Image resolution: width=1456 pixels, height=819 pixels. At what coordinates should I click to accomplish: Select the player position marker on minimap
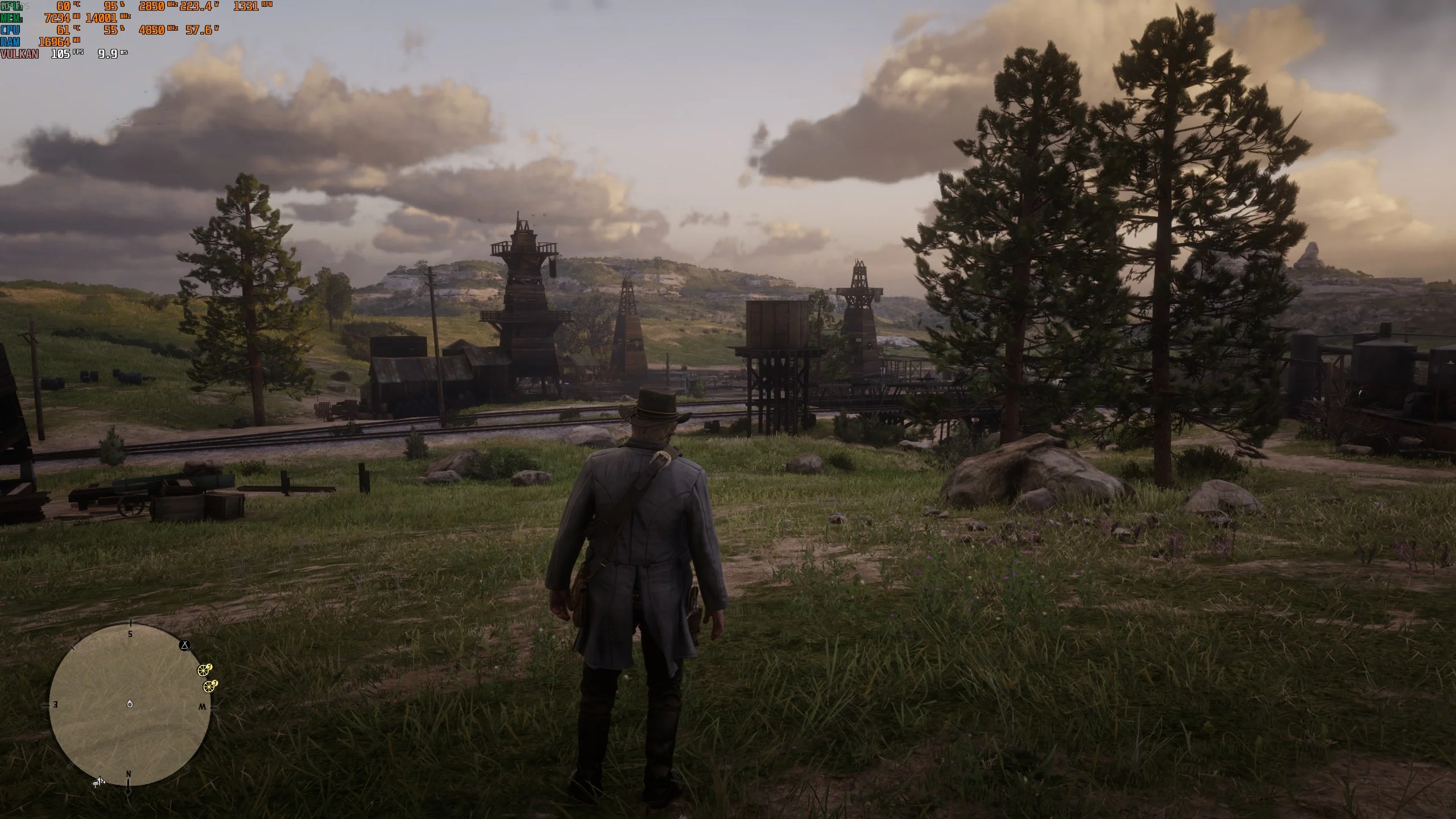130,705
